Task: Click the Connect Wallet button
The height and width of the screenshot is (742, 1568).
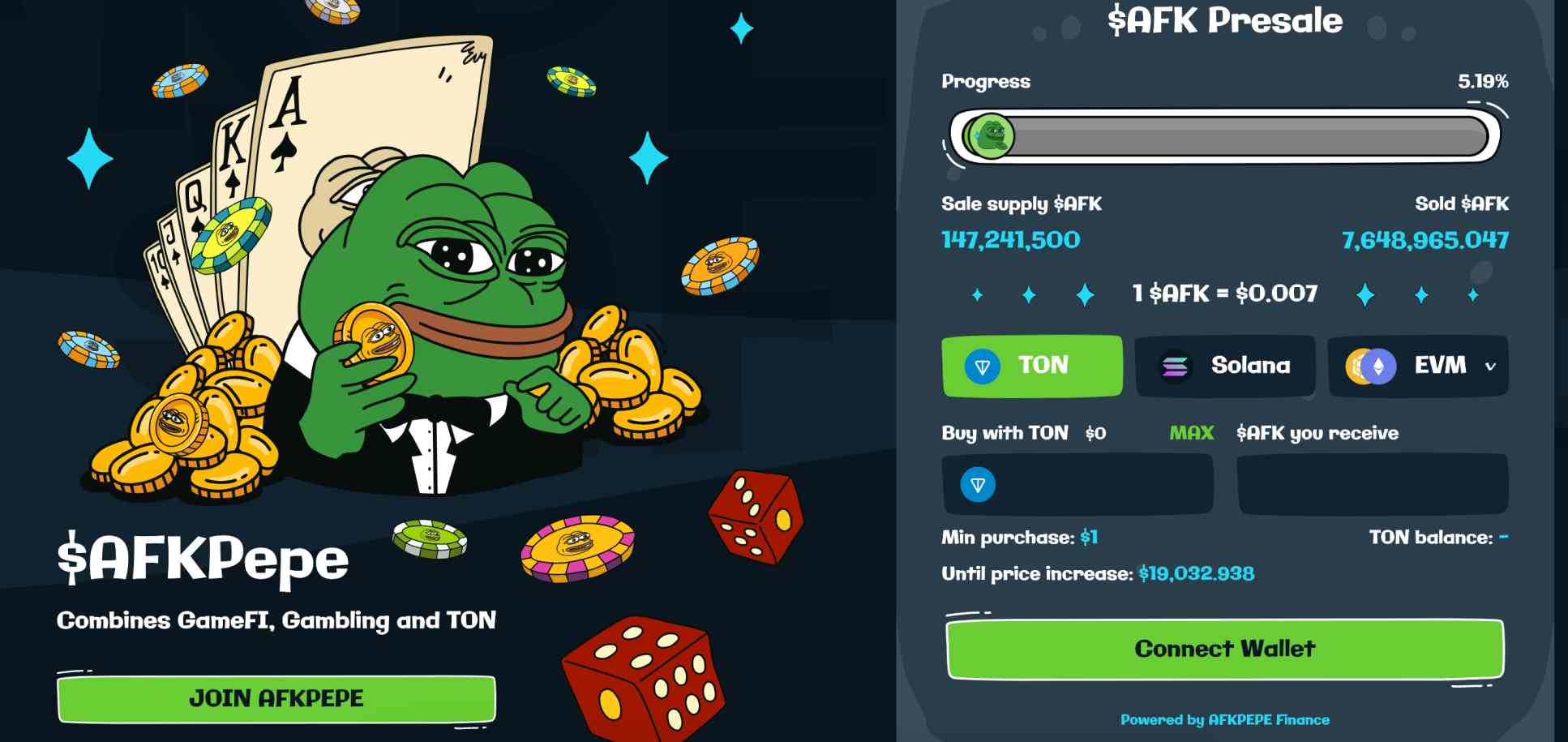Action: 1225,648
